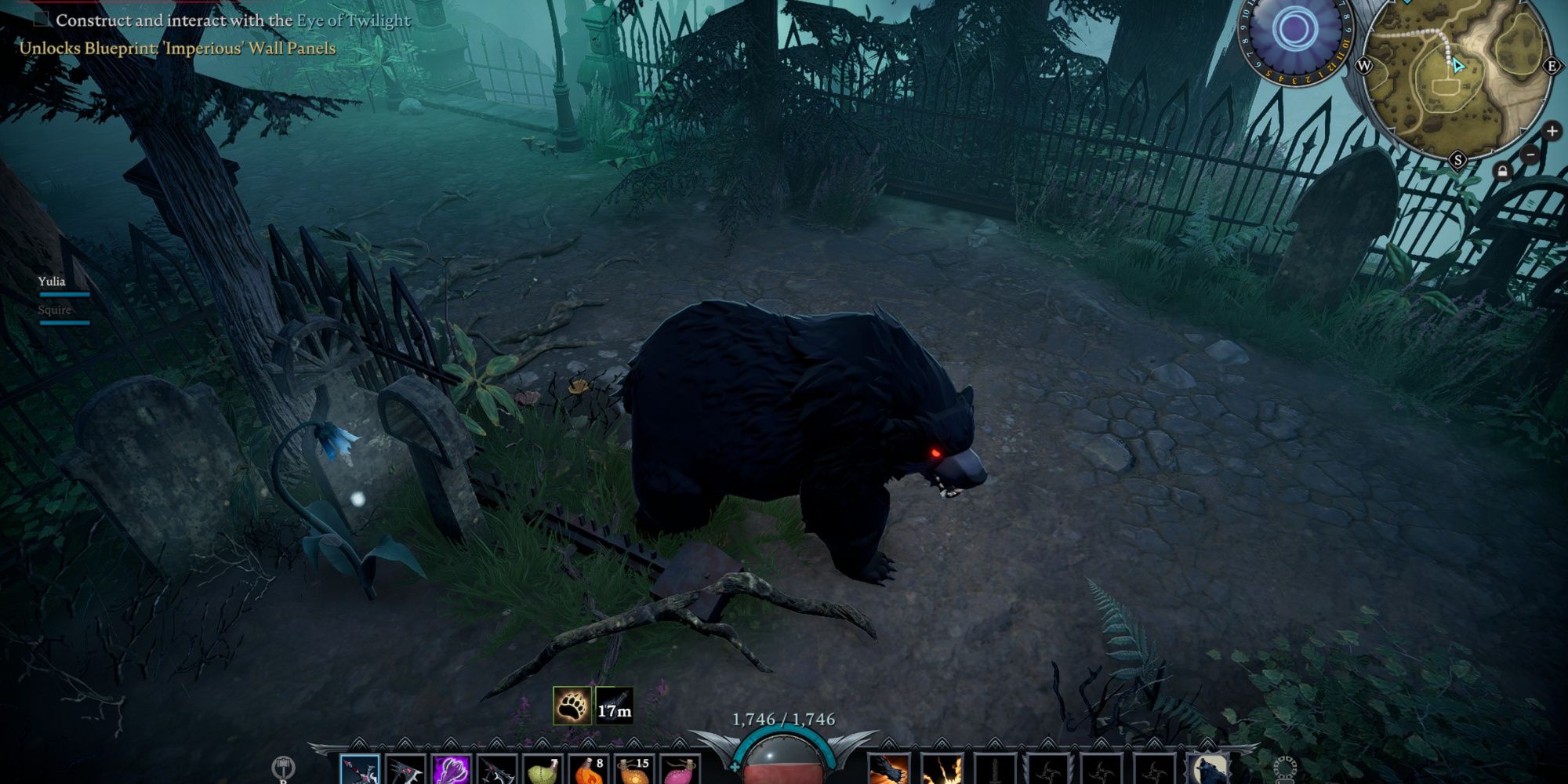Viewport: 1568px width, 784px height.
Task: Click the howling wolf form ability
Action: point(1207,770)
